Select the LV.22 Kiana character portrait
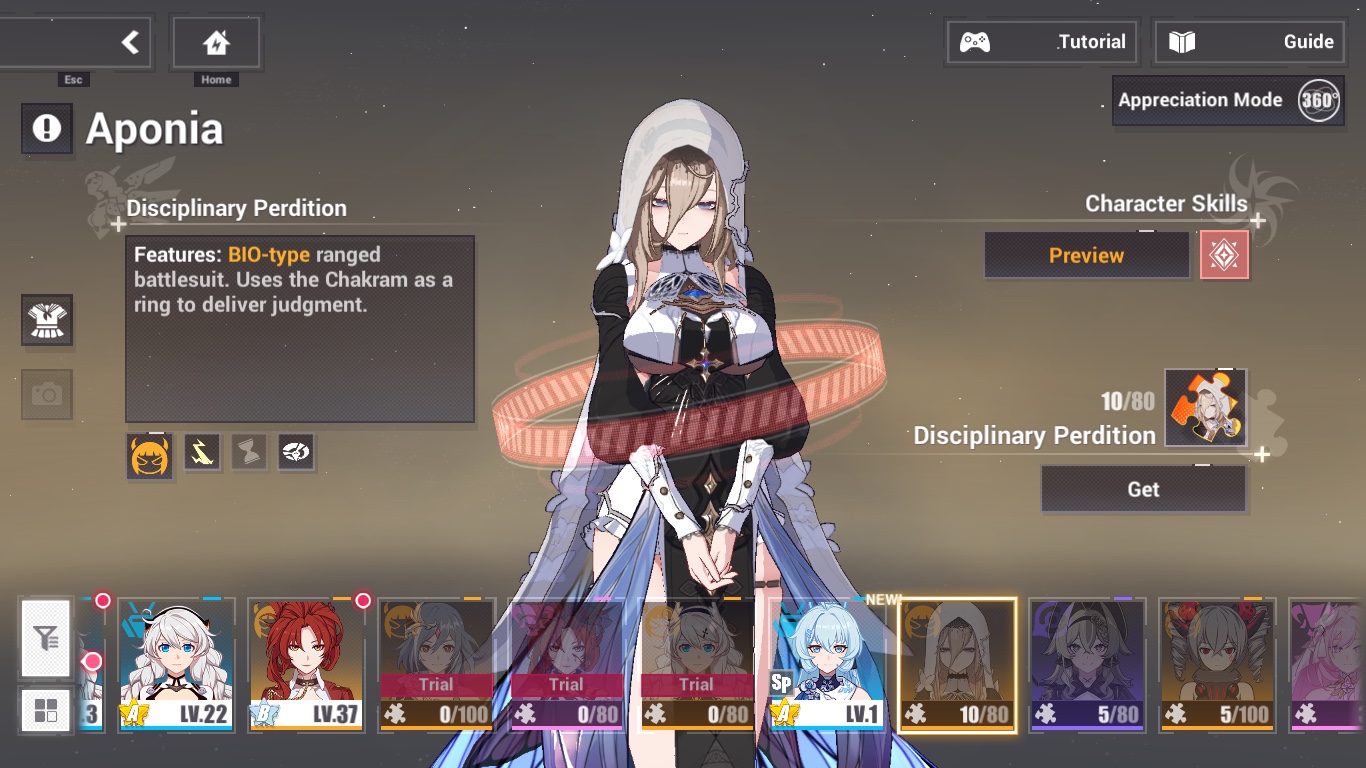Viewport: 1366px width, 768px height. click(176, 663)
